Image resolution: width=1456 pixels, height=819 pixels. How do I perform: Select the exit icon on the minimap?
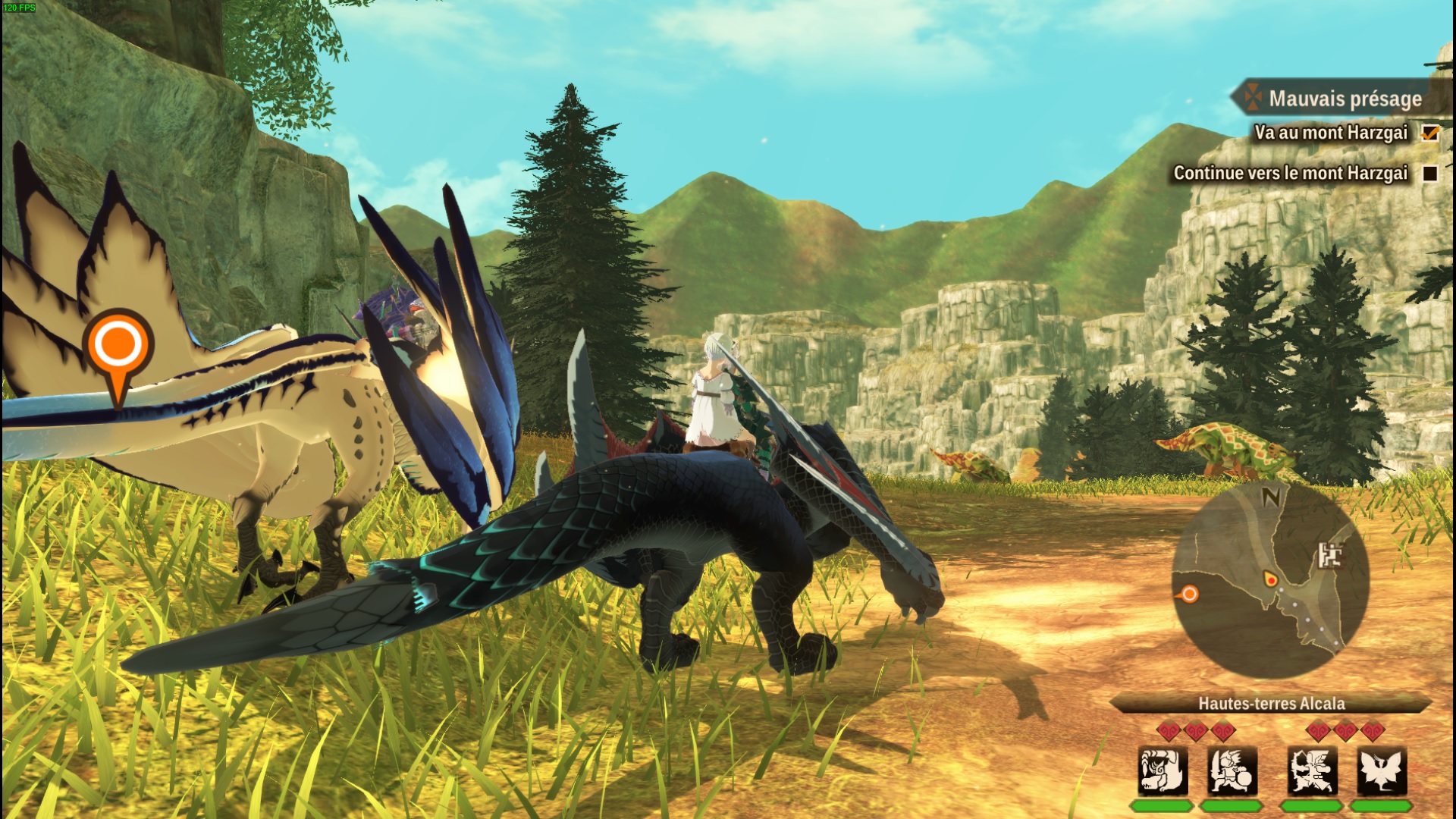1329,555
